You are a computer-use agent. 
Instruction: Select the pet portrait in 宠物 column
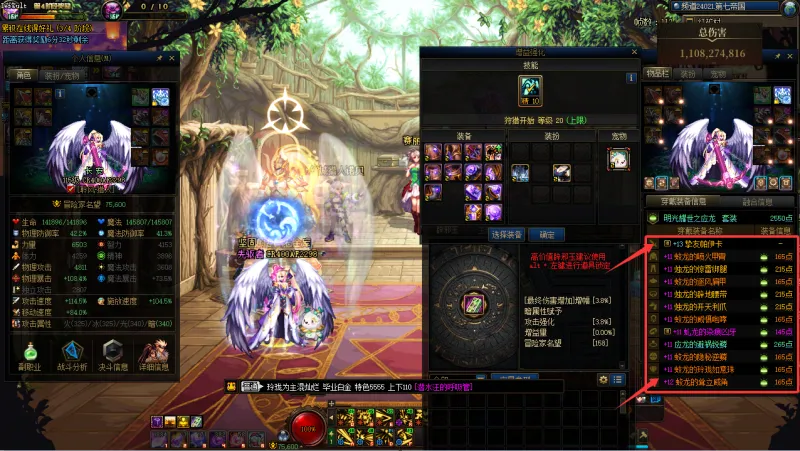(x=618, y=159)
